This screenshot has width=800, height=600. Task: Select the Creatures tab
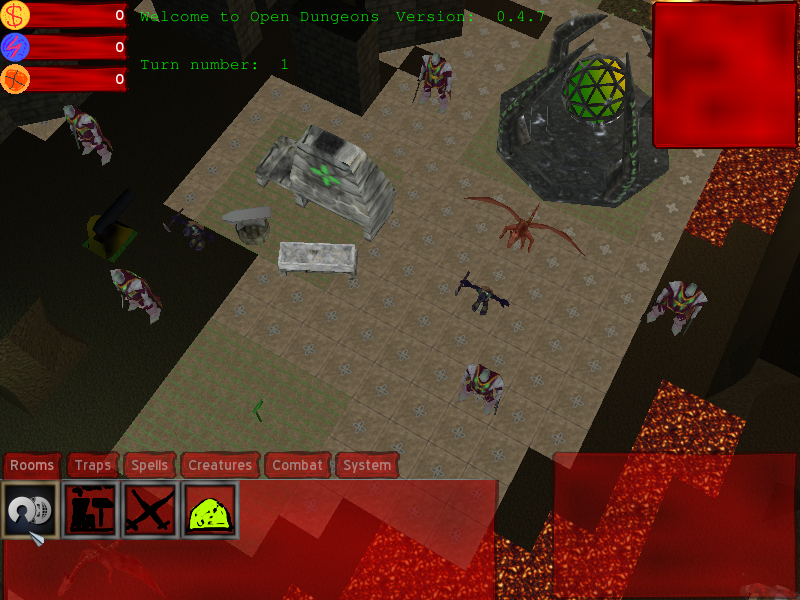pos(220,465)
